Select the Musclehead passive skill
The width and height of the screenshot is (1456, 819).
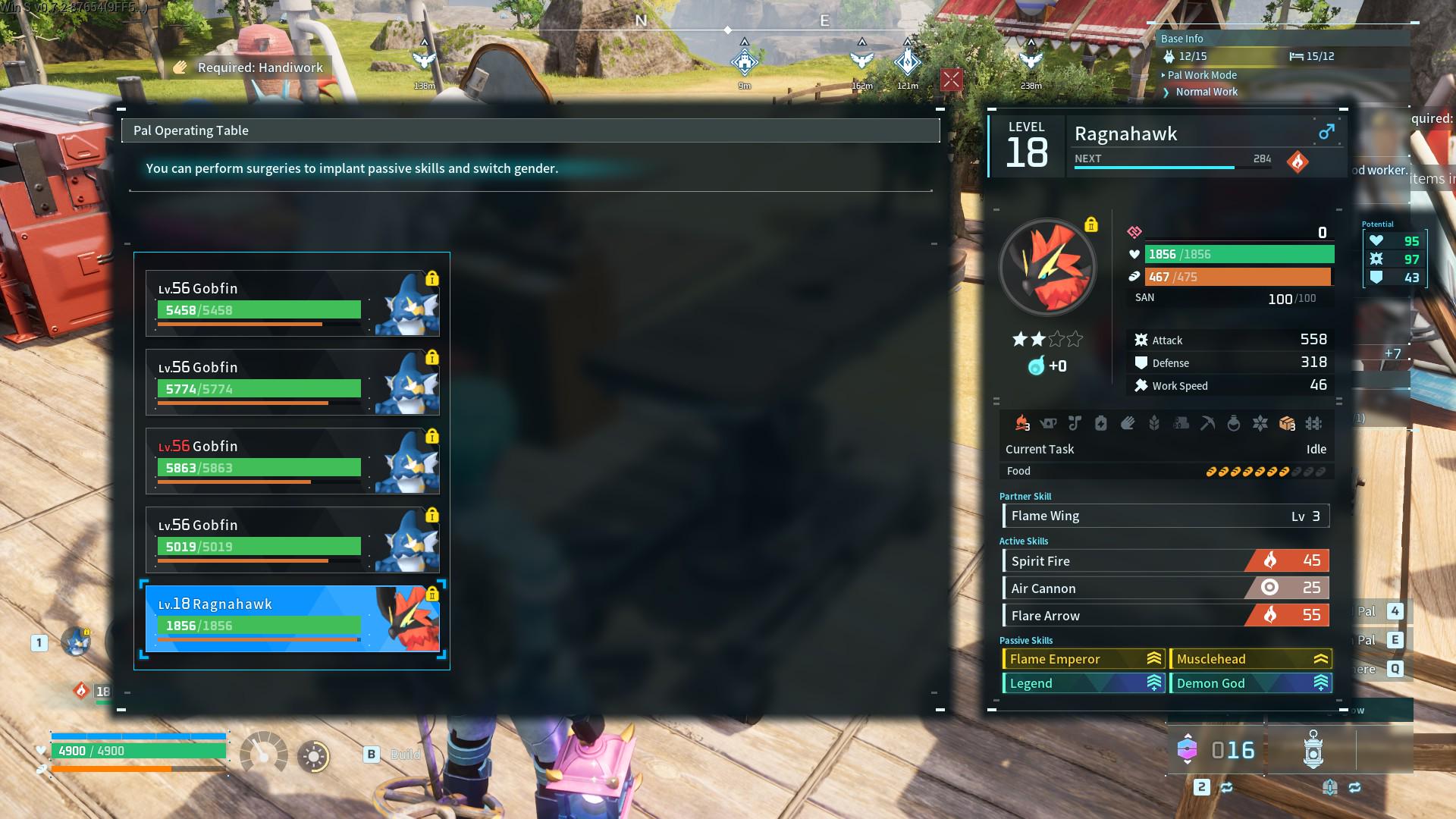tap(1250, 659)
